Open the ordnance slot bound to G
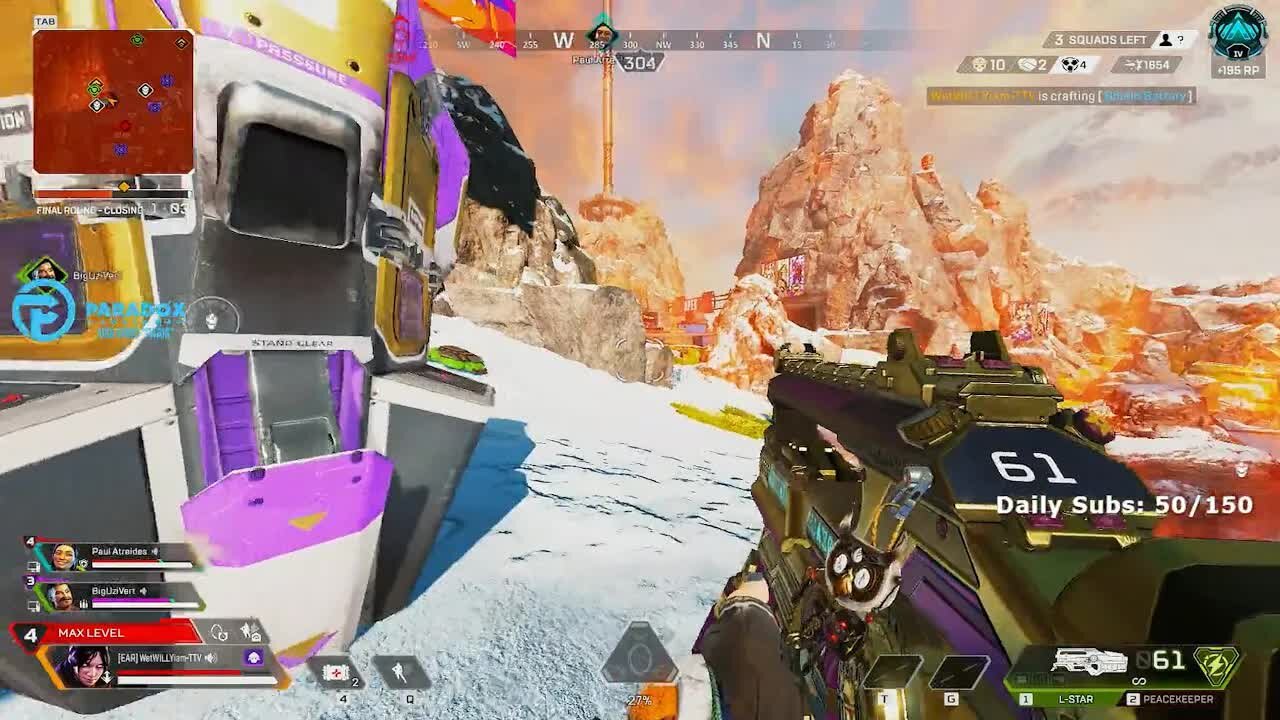 [x=959, y=672]
